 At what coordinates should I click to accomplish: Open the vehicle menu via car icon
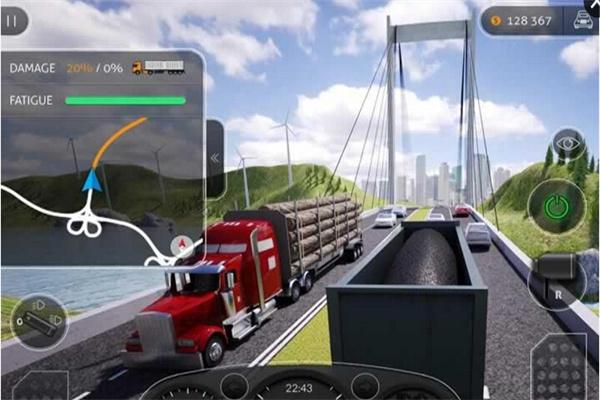click(578, 21)
